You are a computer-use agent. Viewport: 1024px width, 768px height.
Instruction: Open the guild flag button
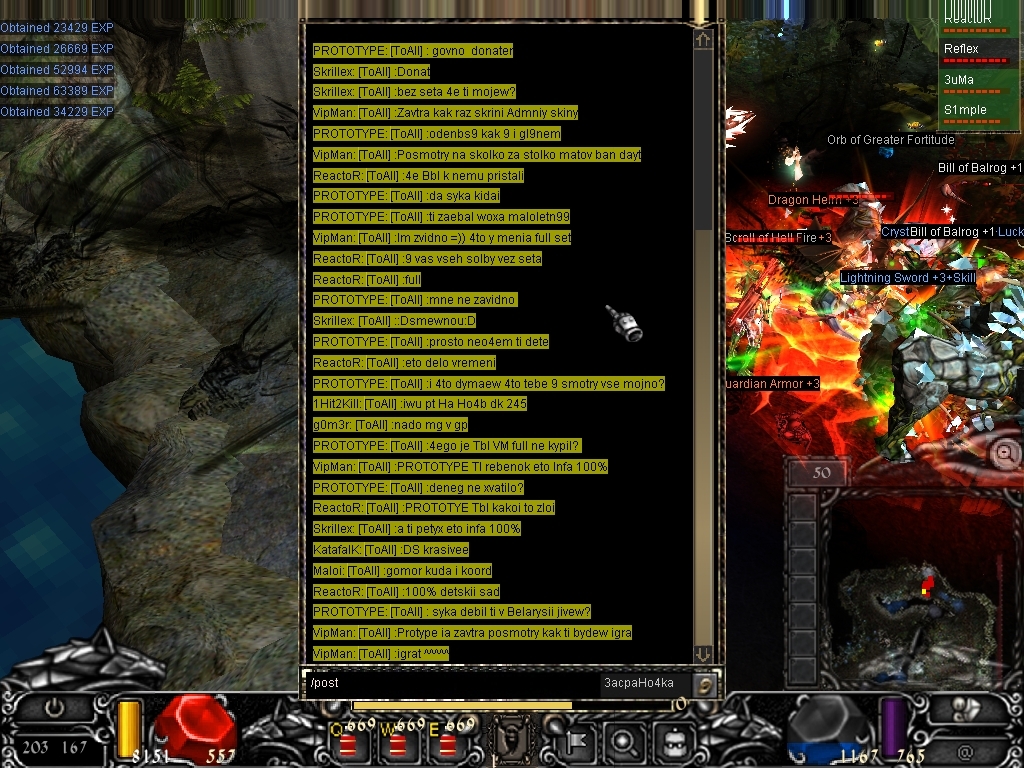coord(576,743)
